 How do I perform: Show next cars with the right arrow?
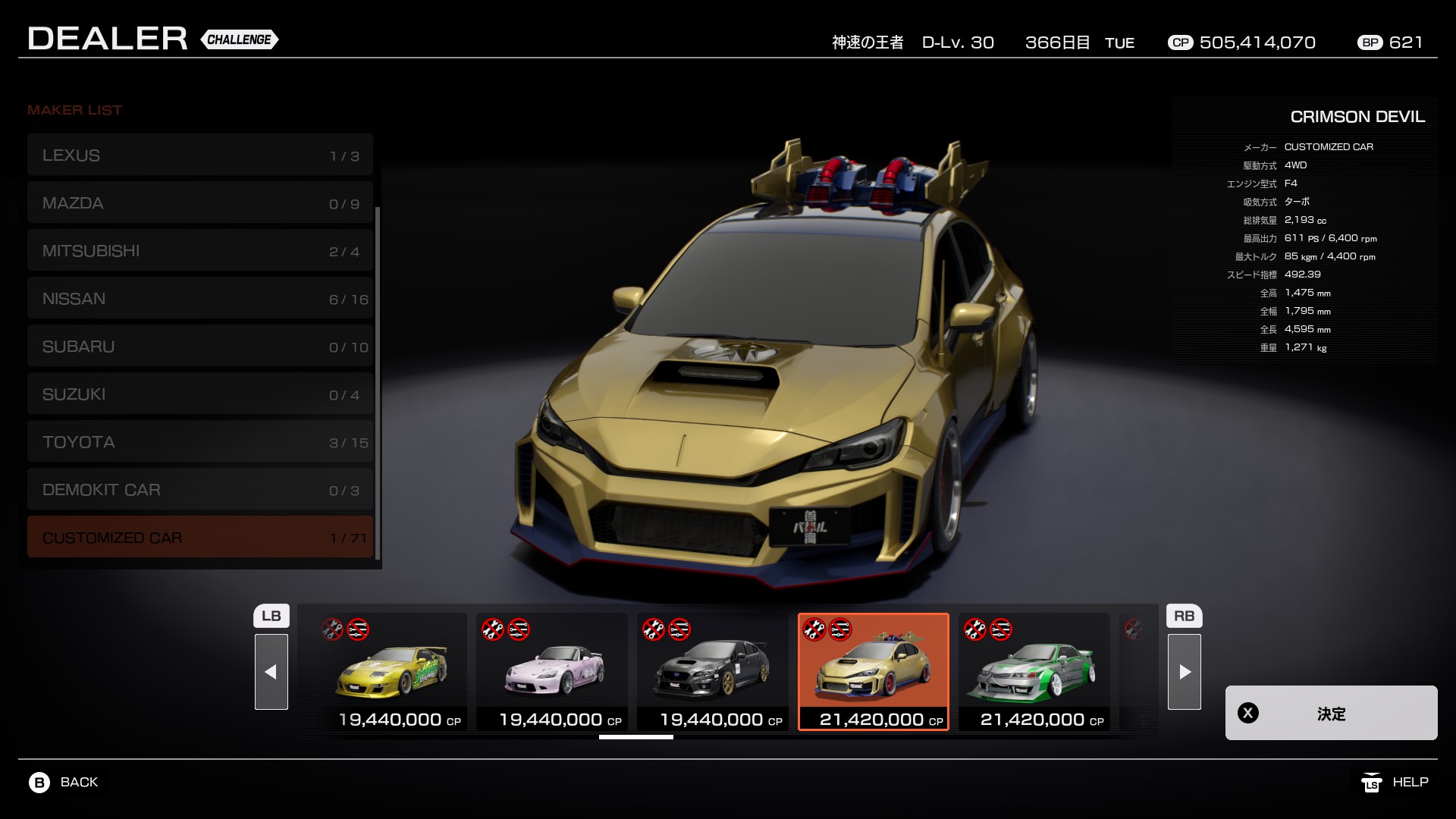1184,671
